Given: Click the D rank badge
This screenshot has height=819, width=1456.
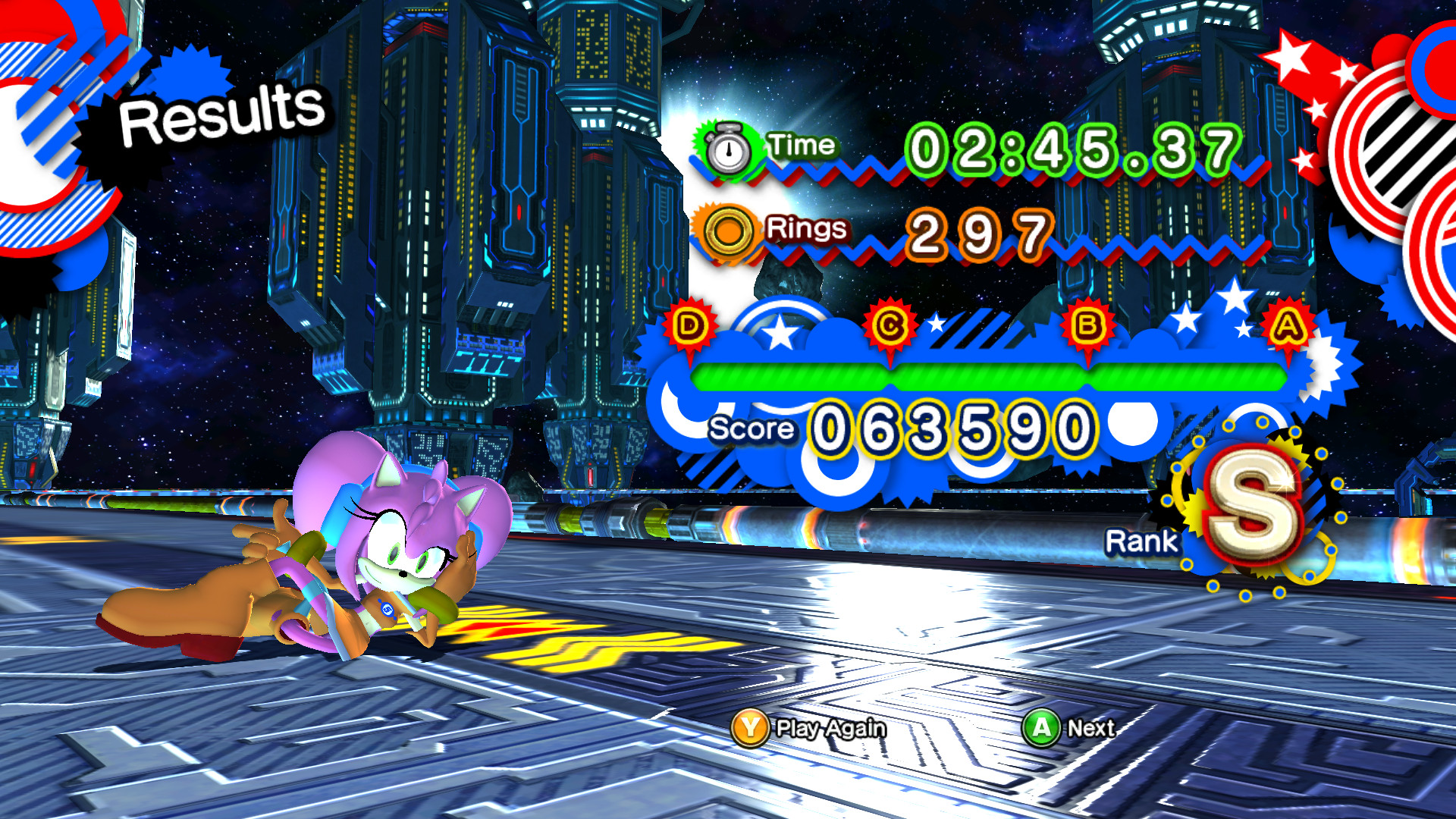Looking at the screenshot, I should click(689, 325).
